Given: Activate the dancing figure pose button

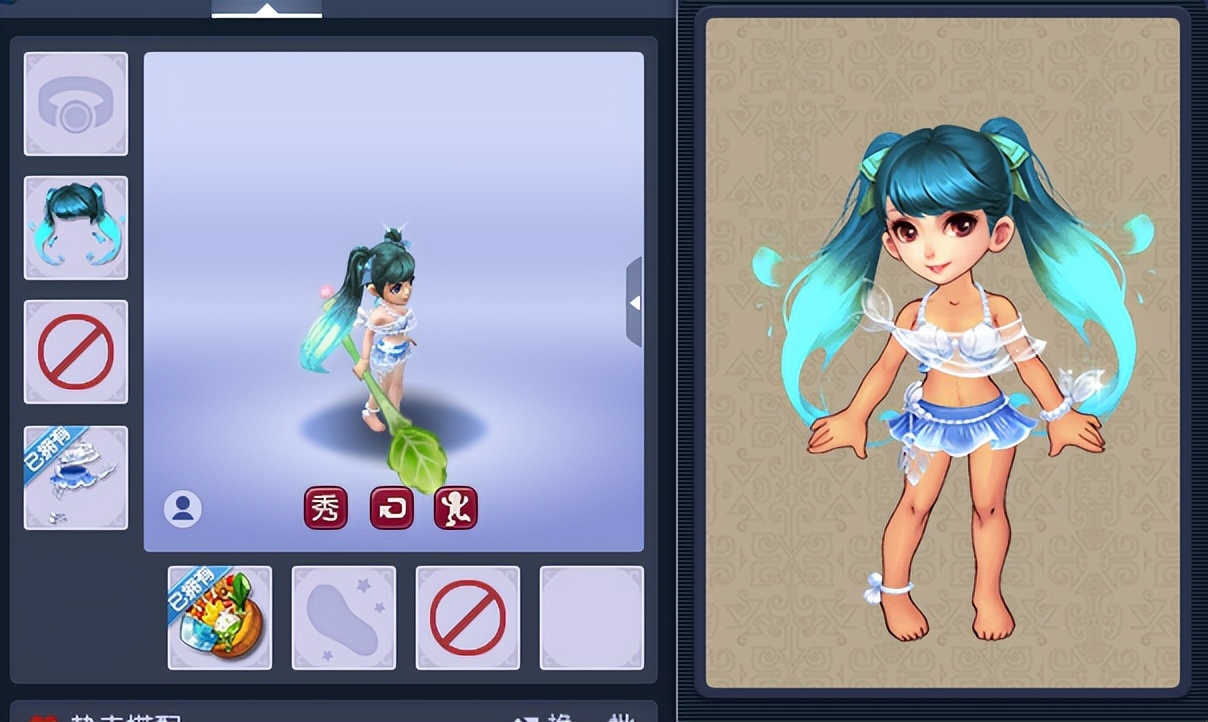Looking at the screenshot, I should [456, 508].
